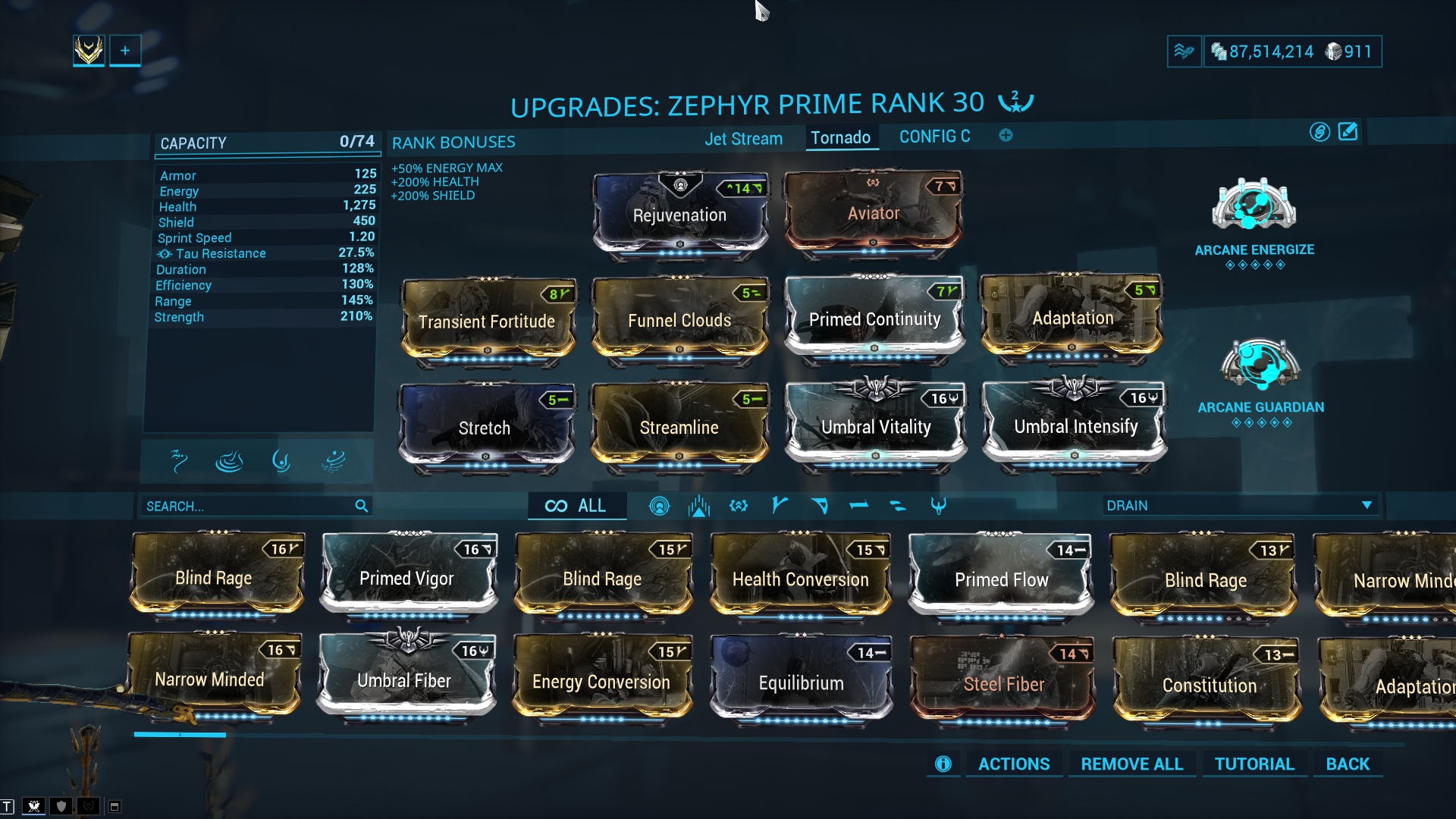The height and width of the screenshot is (819, 1456).
Task: Switch to the CONFIG C tab
Action: pyautogui.click(x=934, y=136)
